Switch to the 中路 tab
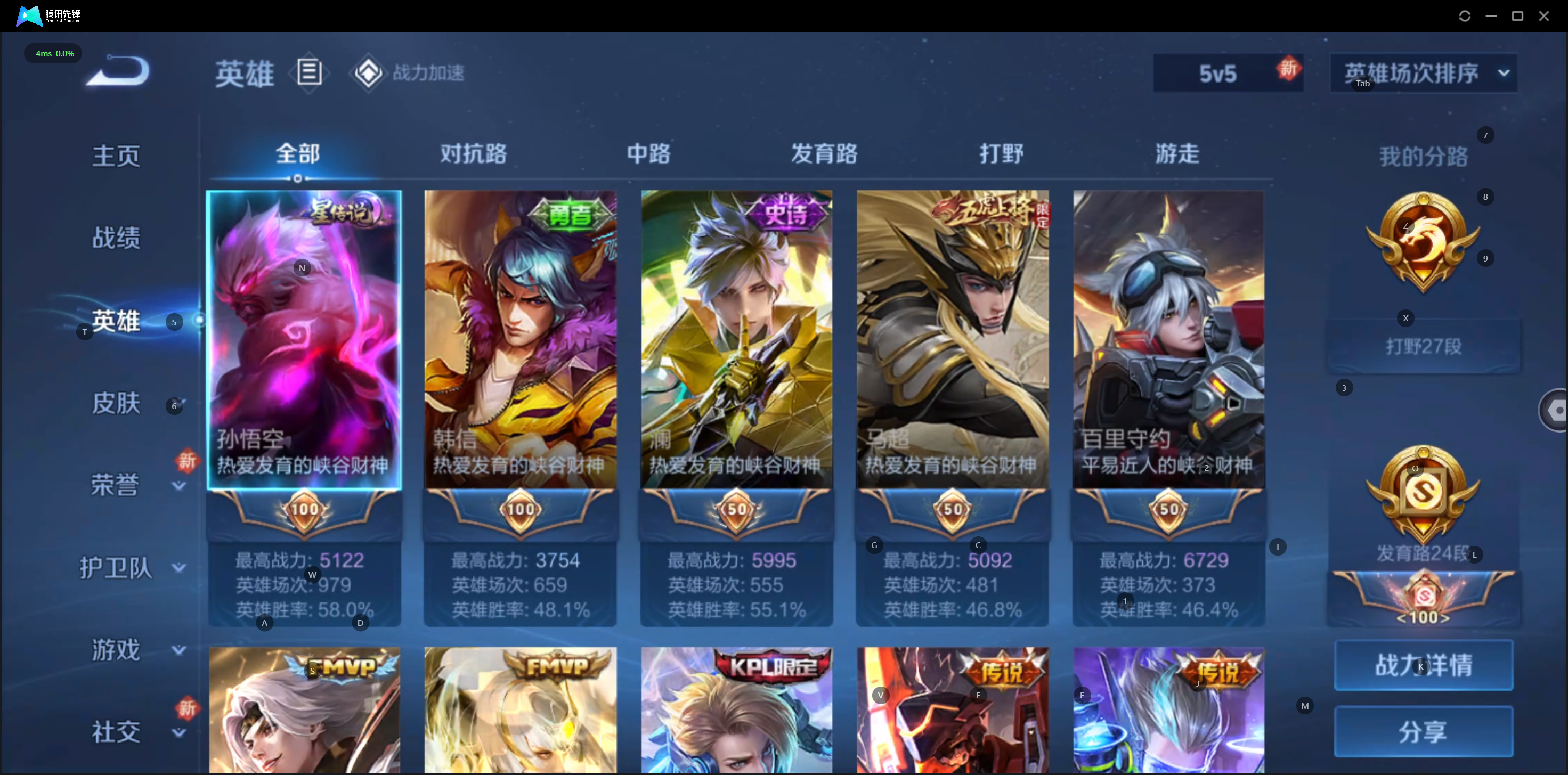The height and width of the screenshot is (775, 1568). point(648,154)
